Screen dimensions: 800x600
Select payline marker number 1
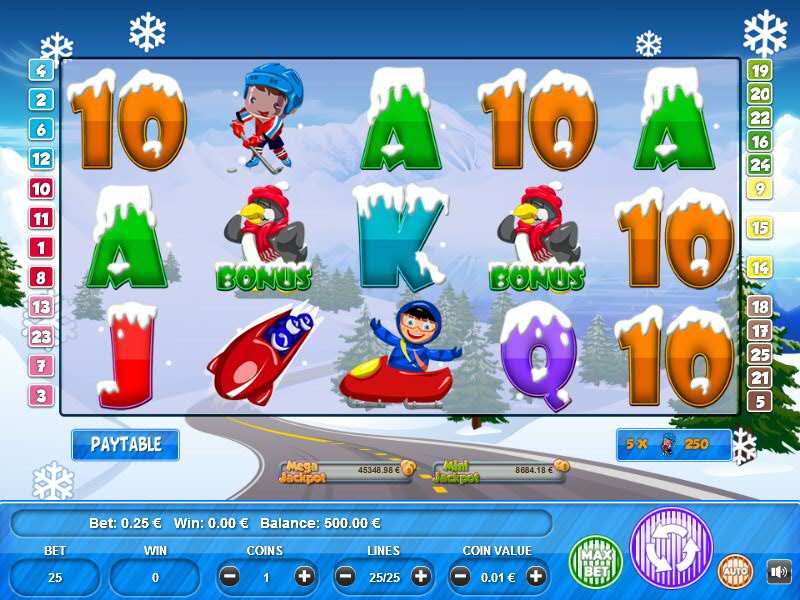(41, 247)
